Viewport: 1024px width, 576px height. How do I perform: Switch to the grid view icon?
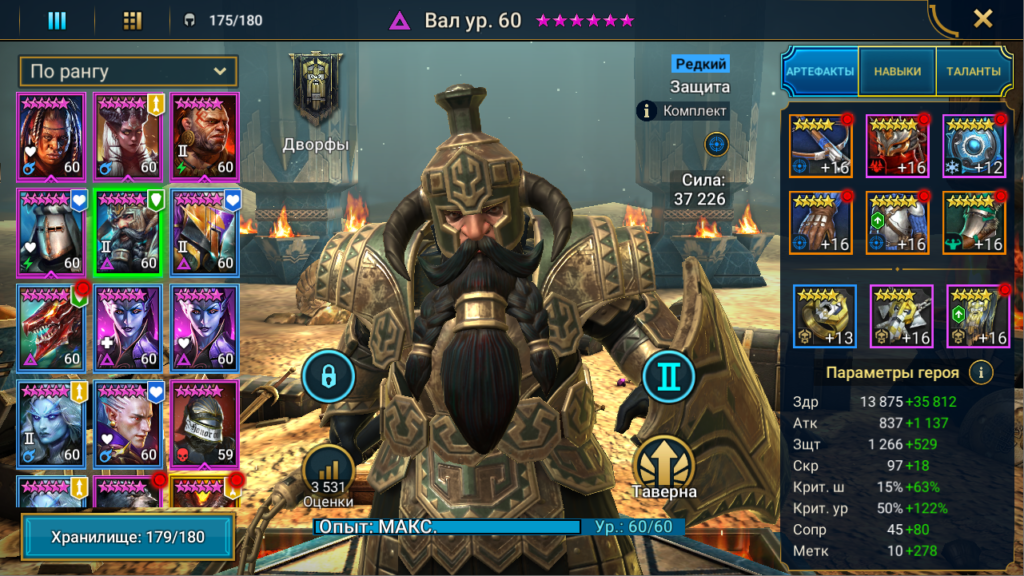pyautogui.click(x=132, y=20)
